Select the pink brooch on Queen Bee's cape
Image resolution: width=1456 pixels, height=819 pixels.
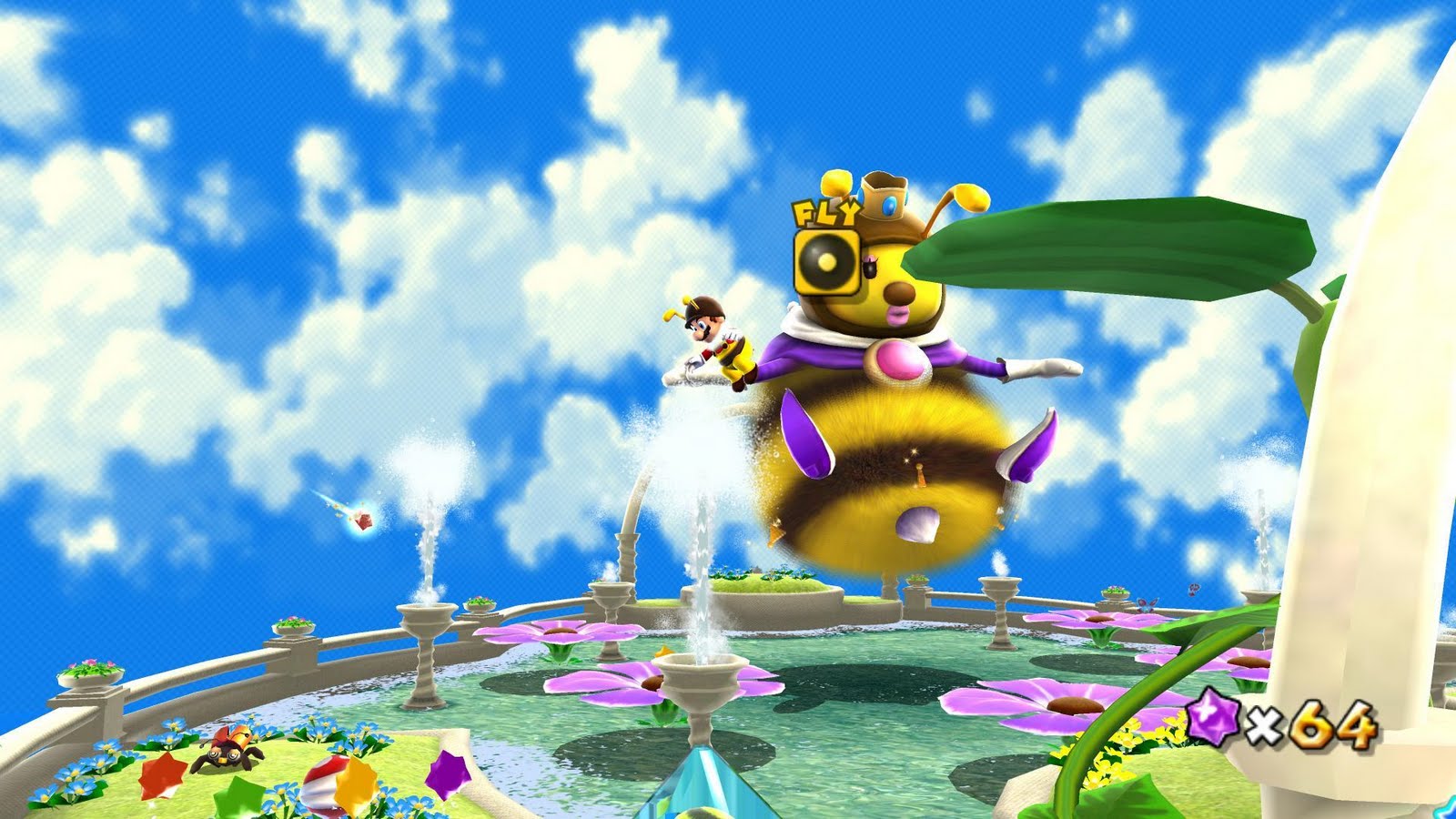[x=895, y=361]
